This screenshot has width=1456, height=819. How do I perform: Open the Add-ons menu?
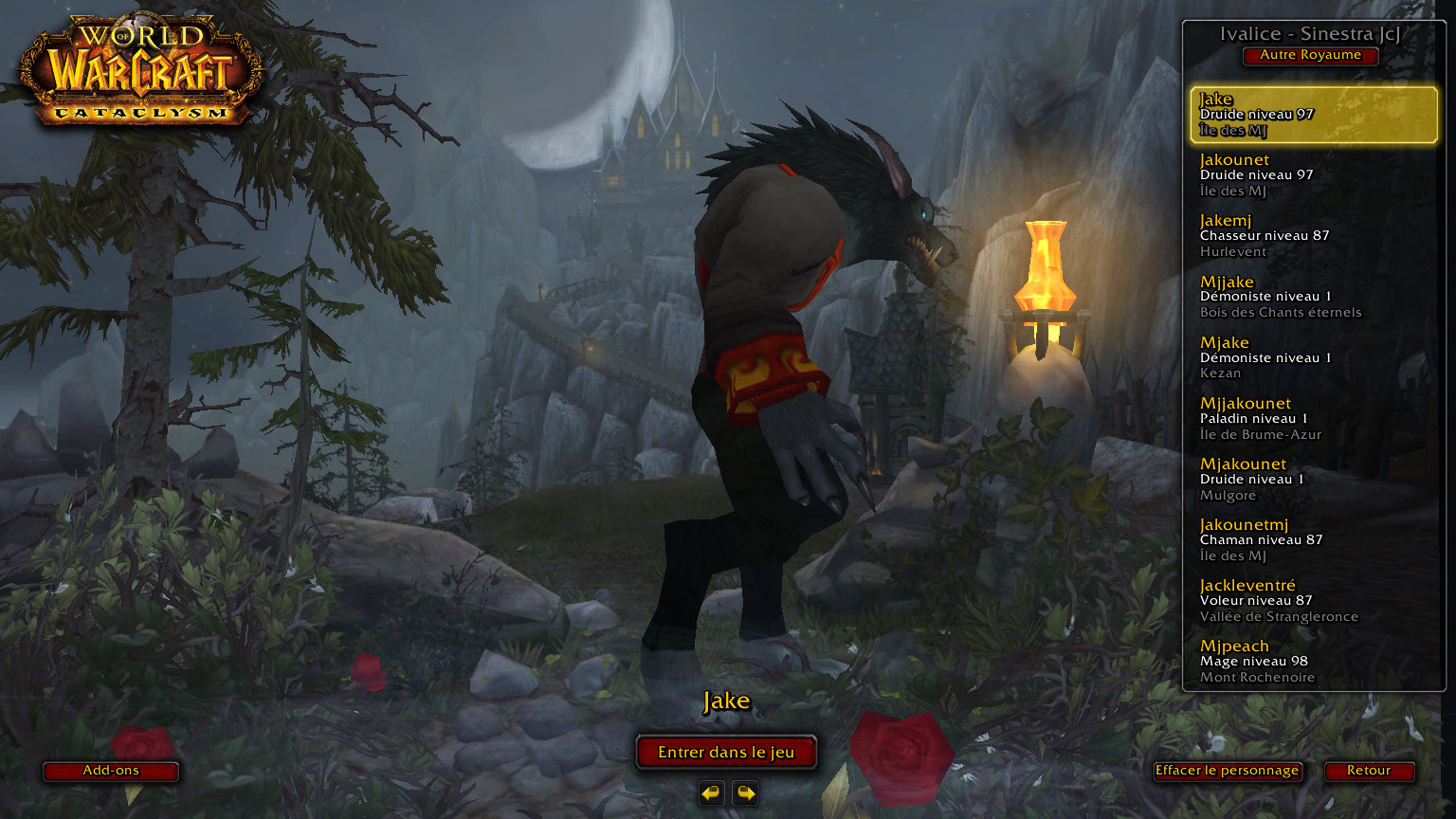pyautogui.click(x=111, y=771)
